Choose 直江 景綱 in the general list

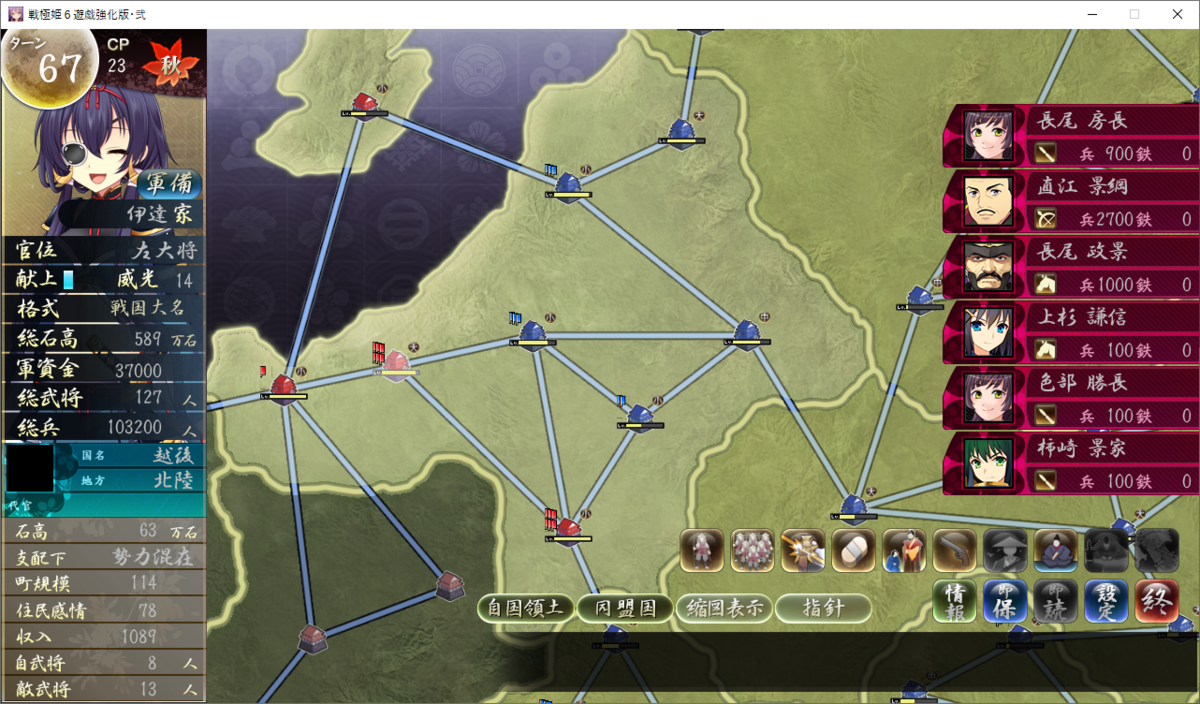(x=1071, y=202)
